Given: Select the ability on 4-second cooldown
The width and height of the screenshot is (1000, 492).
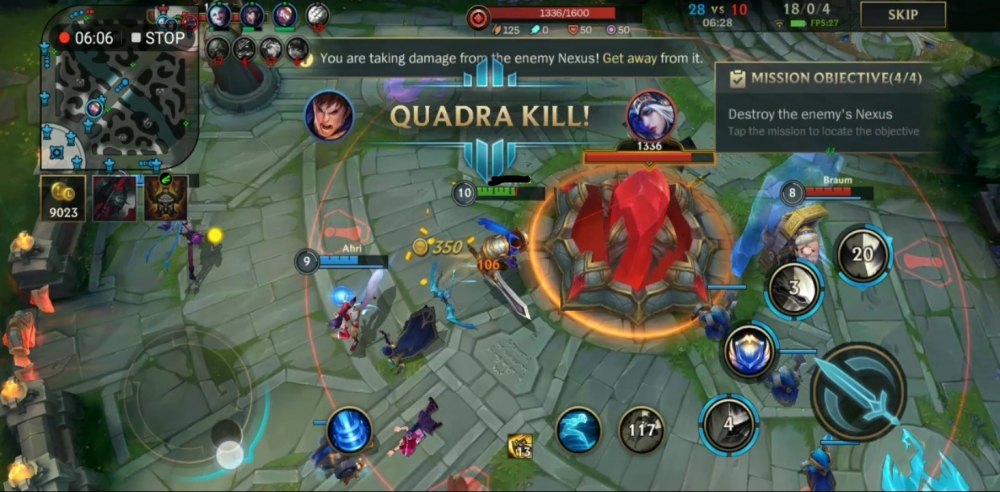Looking at the screenshot, I should tap(729, 424).
